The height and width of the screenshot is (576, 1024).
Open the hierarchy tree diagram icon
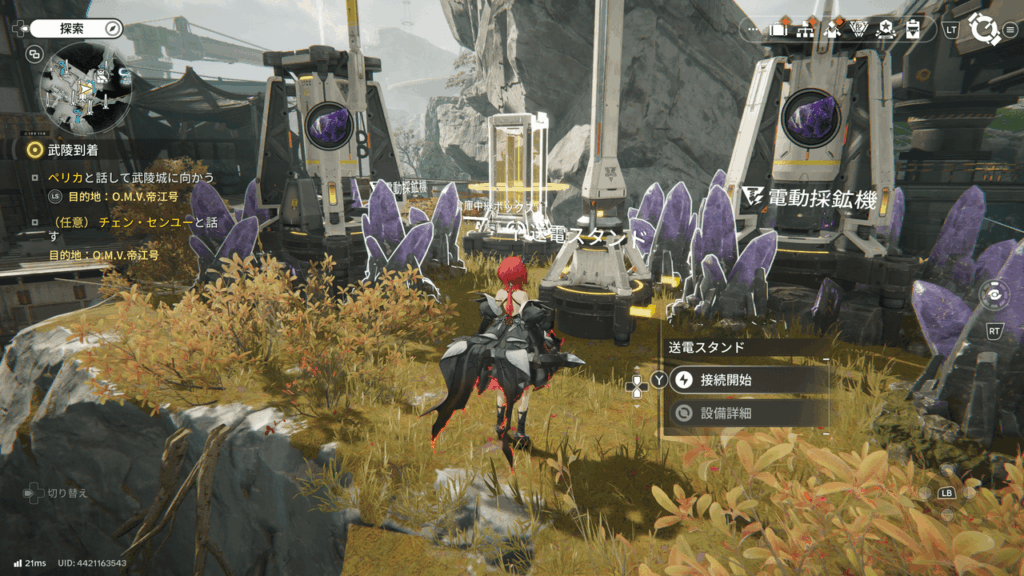point(804,30)
